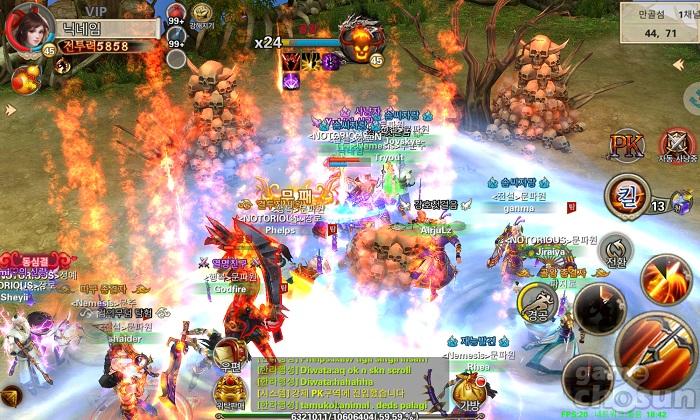Image resolution: width=700 pixels, height=420 pixels.
Task: Activate the fire slash skill
Action: [x=661, y=275]
